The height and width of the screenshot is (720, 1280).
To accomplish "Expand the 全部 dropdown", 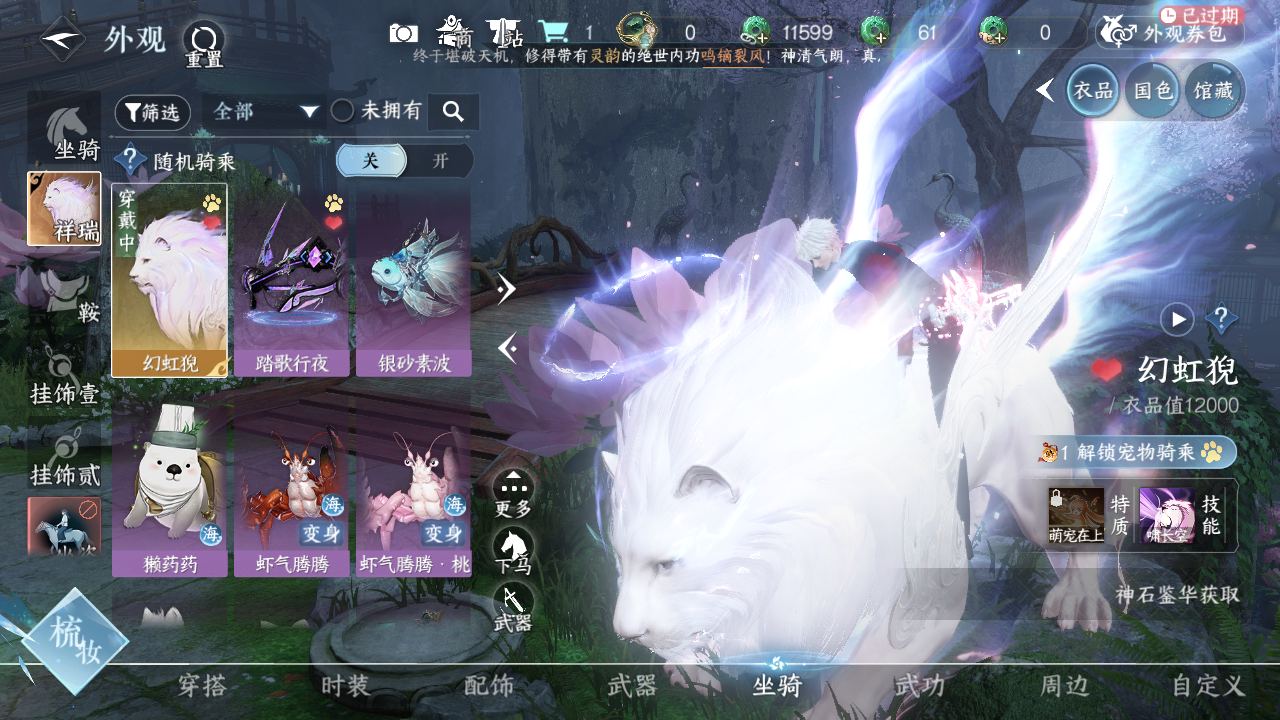I will tap(265, 112).
